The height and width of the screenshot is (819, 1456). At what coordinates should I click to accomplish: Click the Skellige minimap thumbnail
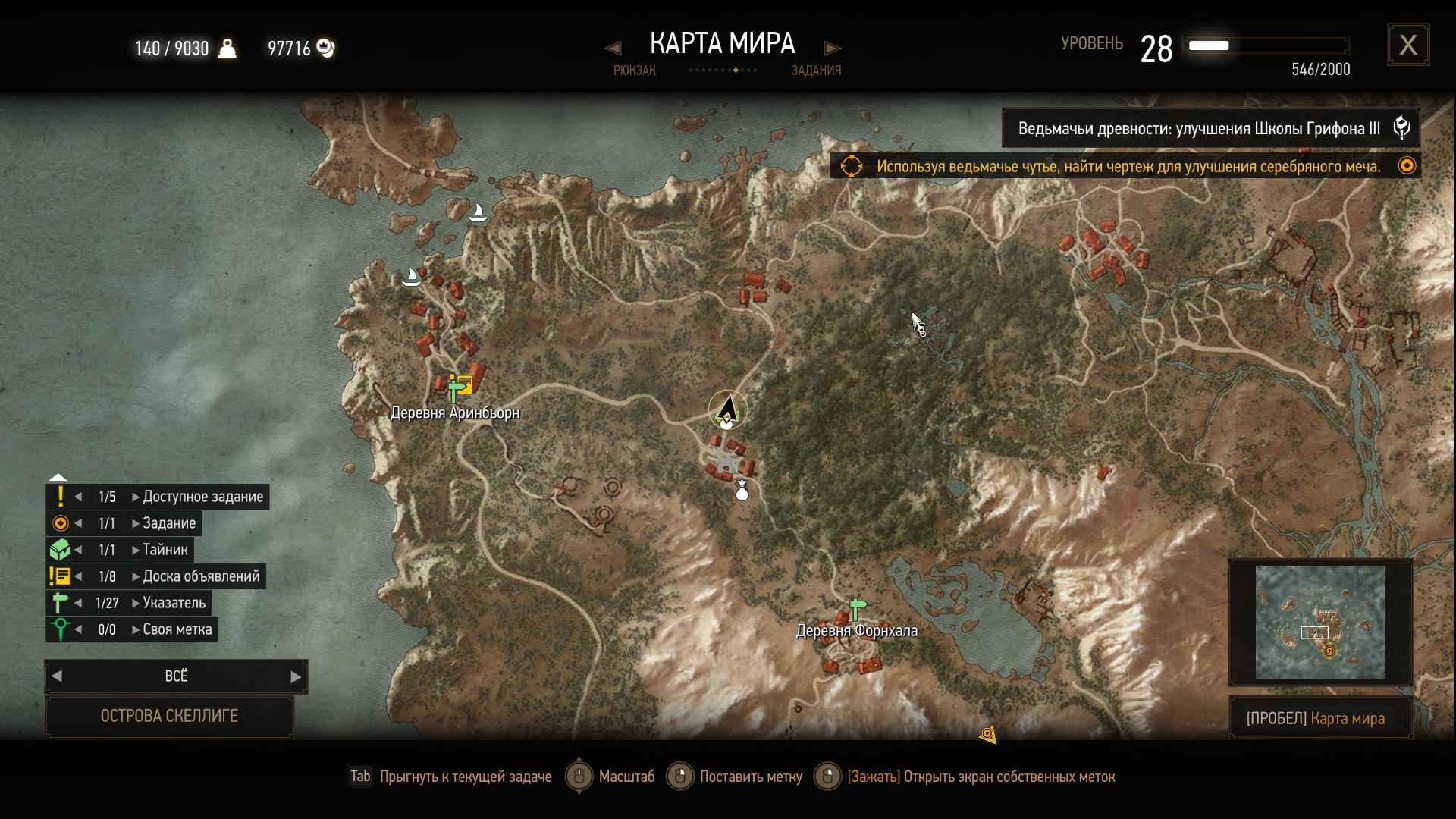(x=1320, y=622)
